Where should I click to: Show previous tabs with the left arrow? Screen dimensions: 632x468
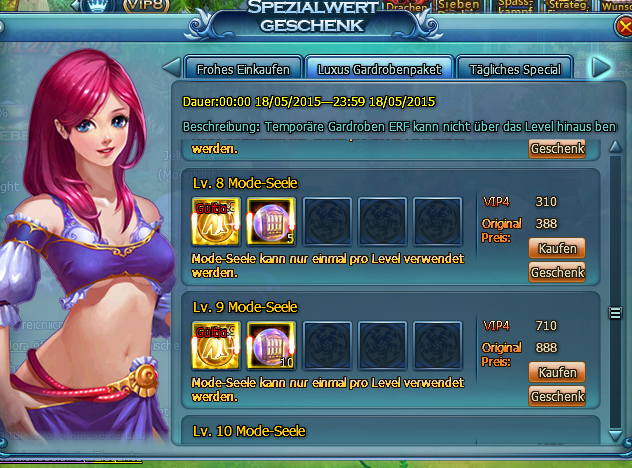[x=171, y=68]
